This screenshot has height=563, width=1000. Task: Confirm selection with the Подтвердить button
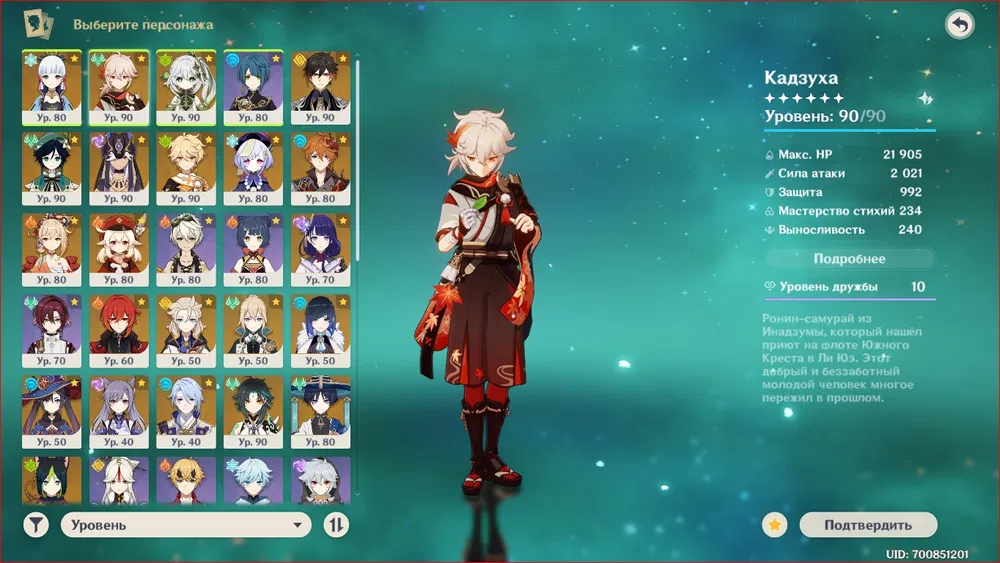(868, 524)
